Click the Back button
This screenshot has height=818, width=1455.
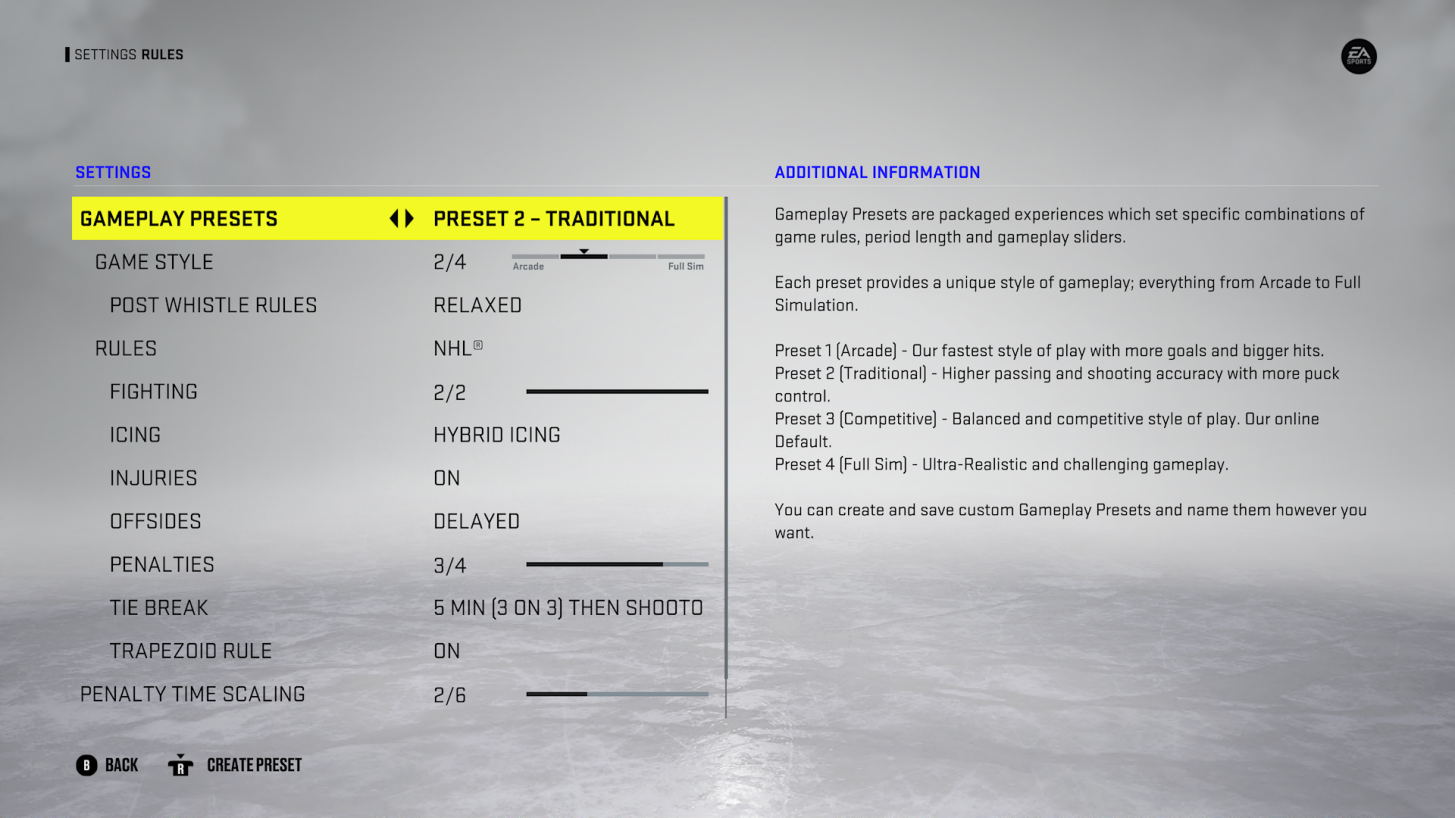click(107, 765)
